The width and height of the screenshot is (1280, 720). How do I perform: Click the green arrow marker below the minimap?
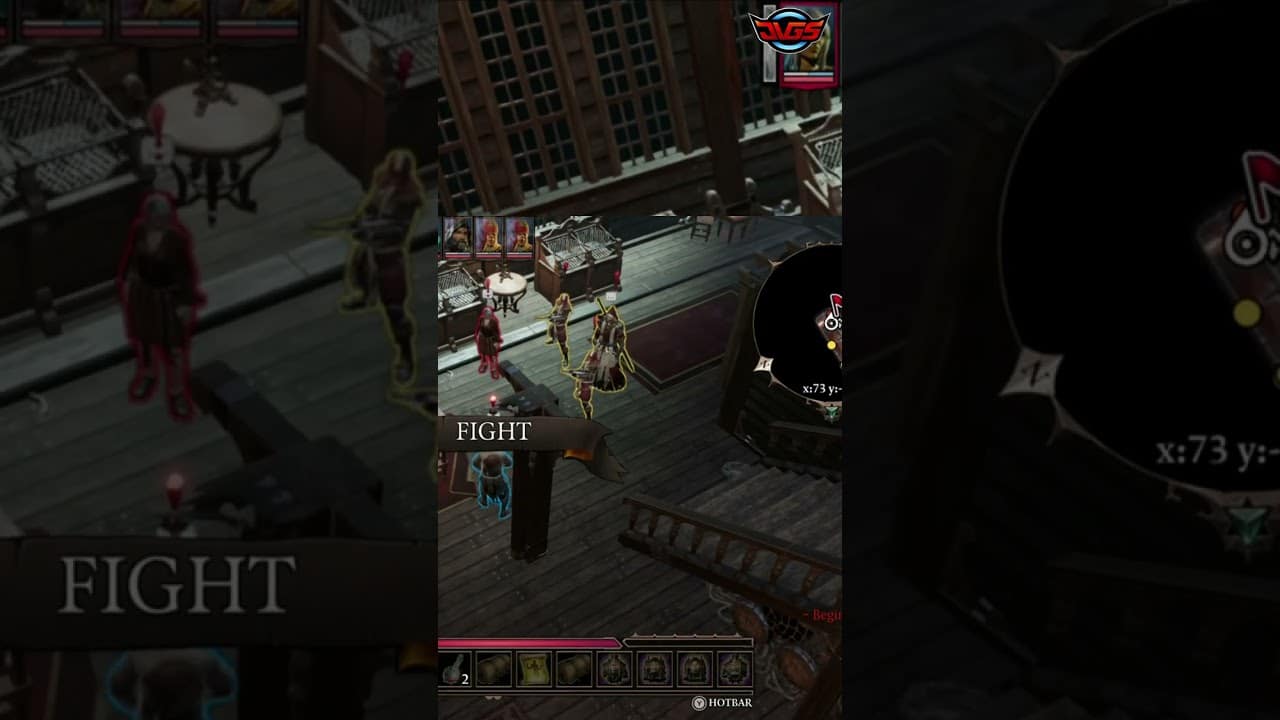832,411
